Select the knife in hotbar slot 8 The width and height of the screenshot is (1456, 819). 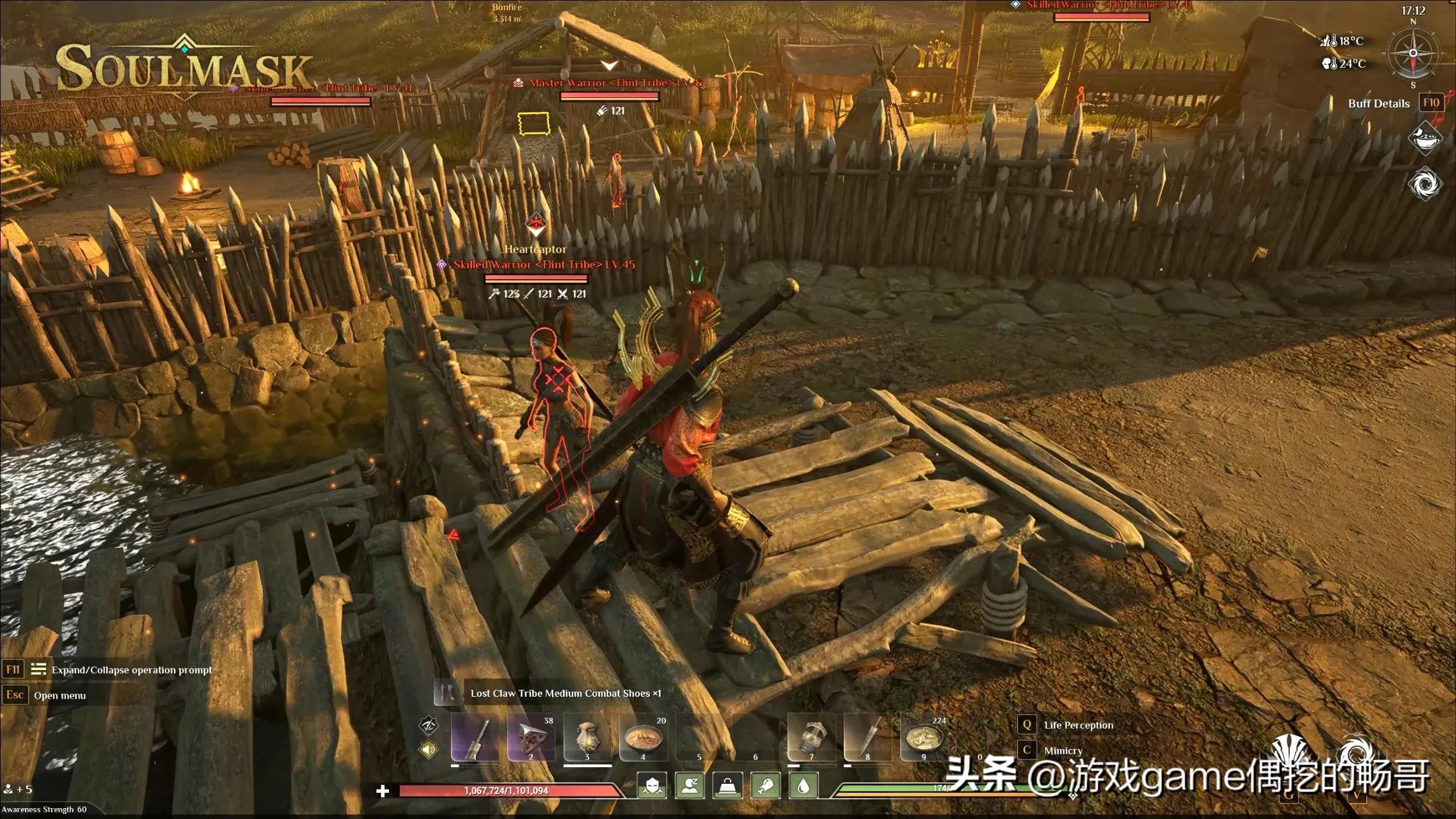(866, 736)
